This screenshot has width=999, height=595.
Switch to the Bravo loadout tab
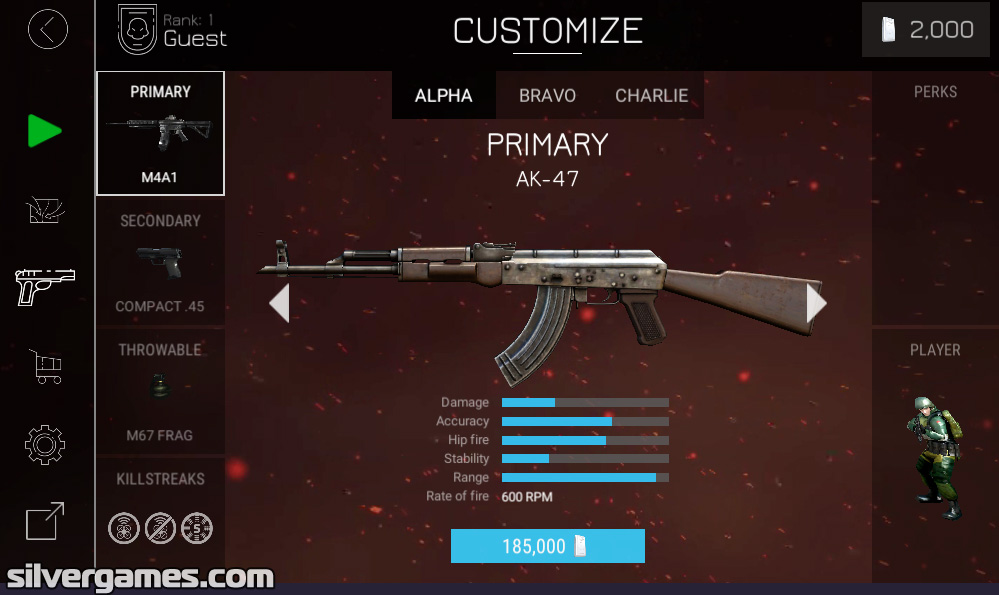pyautogui.click(x=547, y=96)
